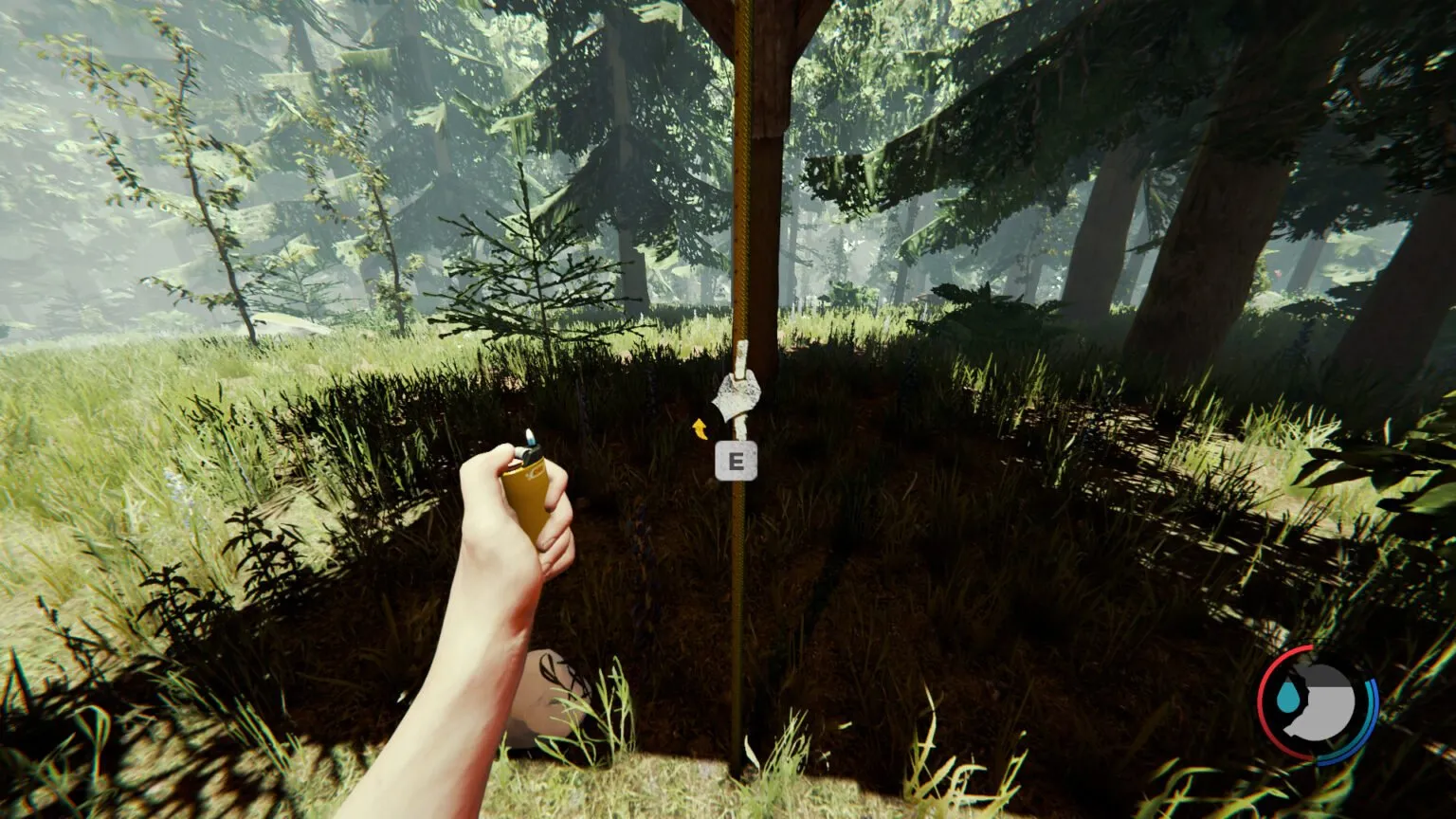The image size is (1456, 819).
Task: Click the yellow curved arrow indicator
Action: click(x=701, y=429)
